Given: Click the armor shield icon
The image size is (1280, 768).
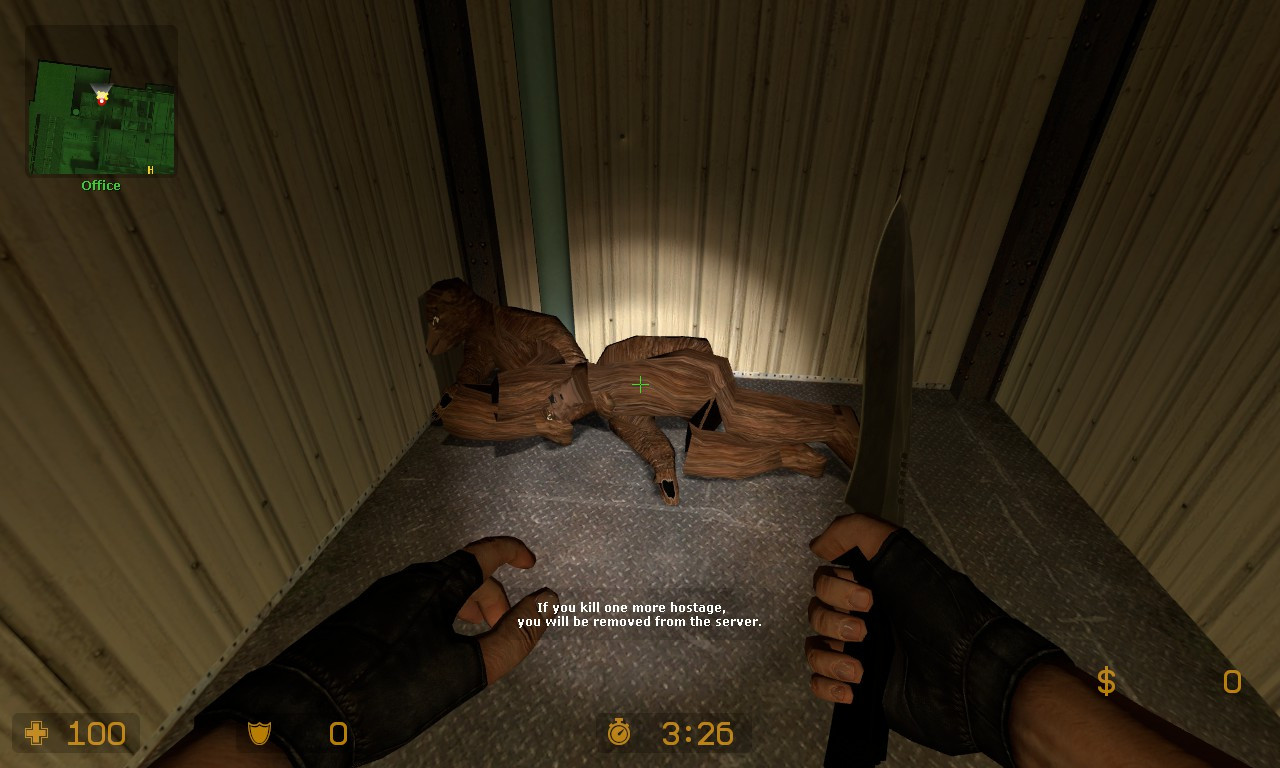Looking at the screenshot, I should [258, 734].
